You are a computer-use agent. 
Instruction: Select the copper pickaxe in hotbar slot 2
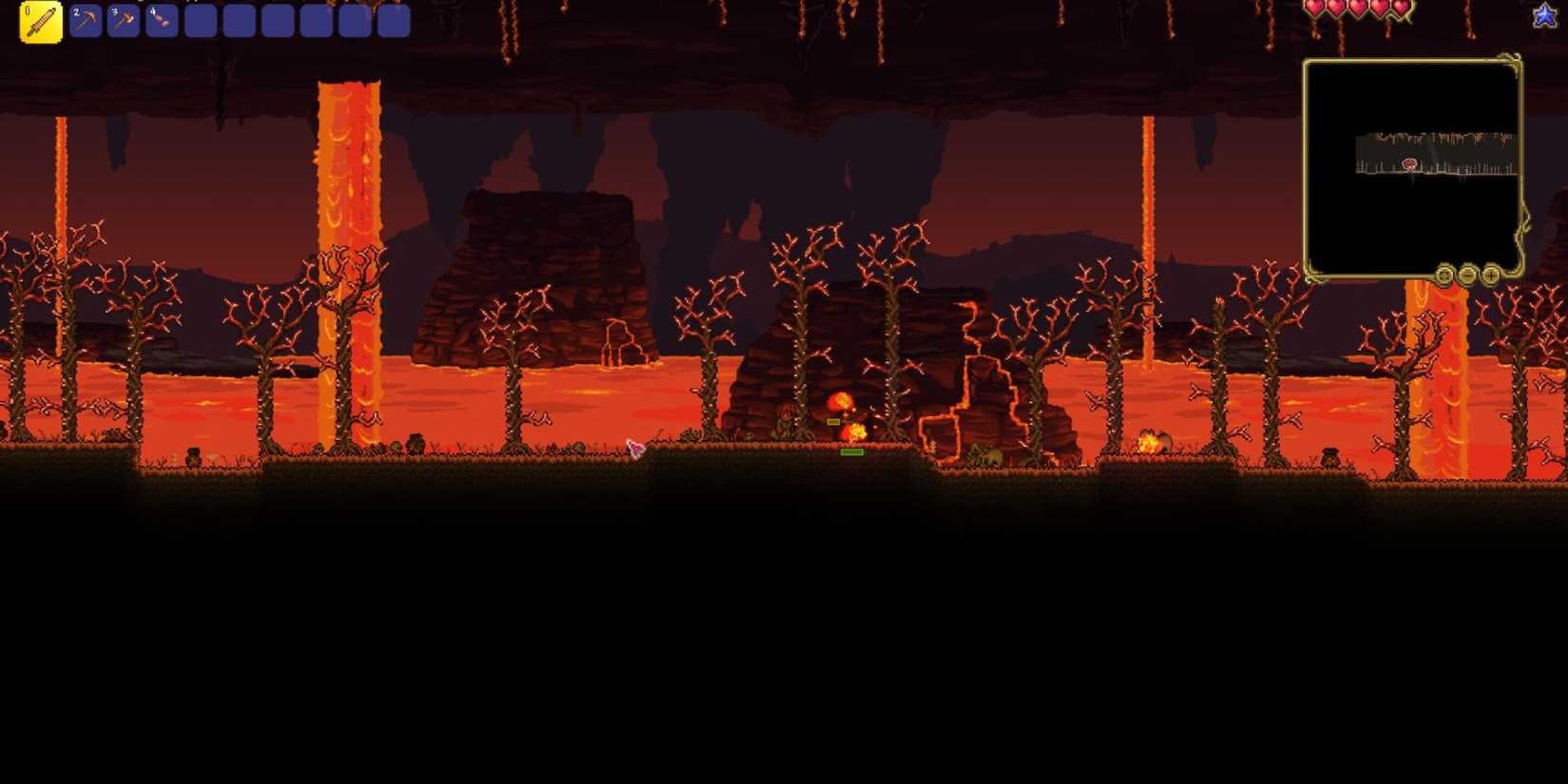[x=84, y=20]
